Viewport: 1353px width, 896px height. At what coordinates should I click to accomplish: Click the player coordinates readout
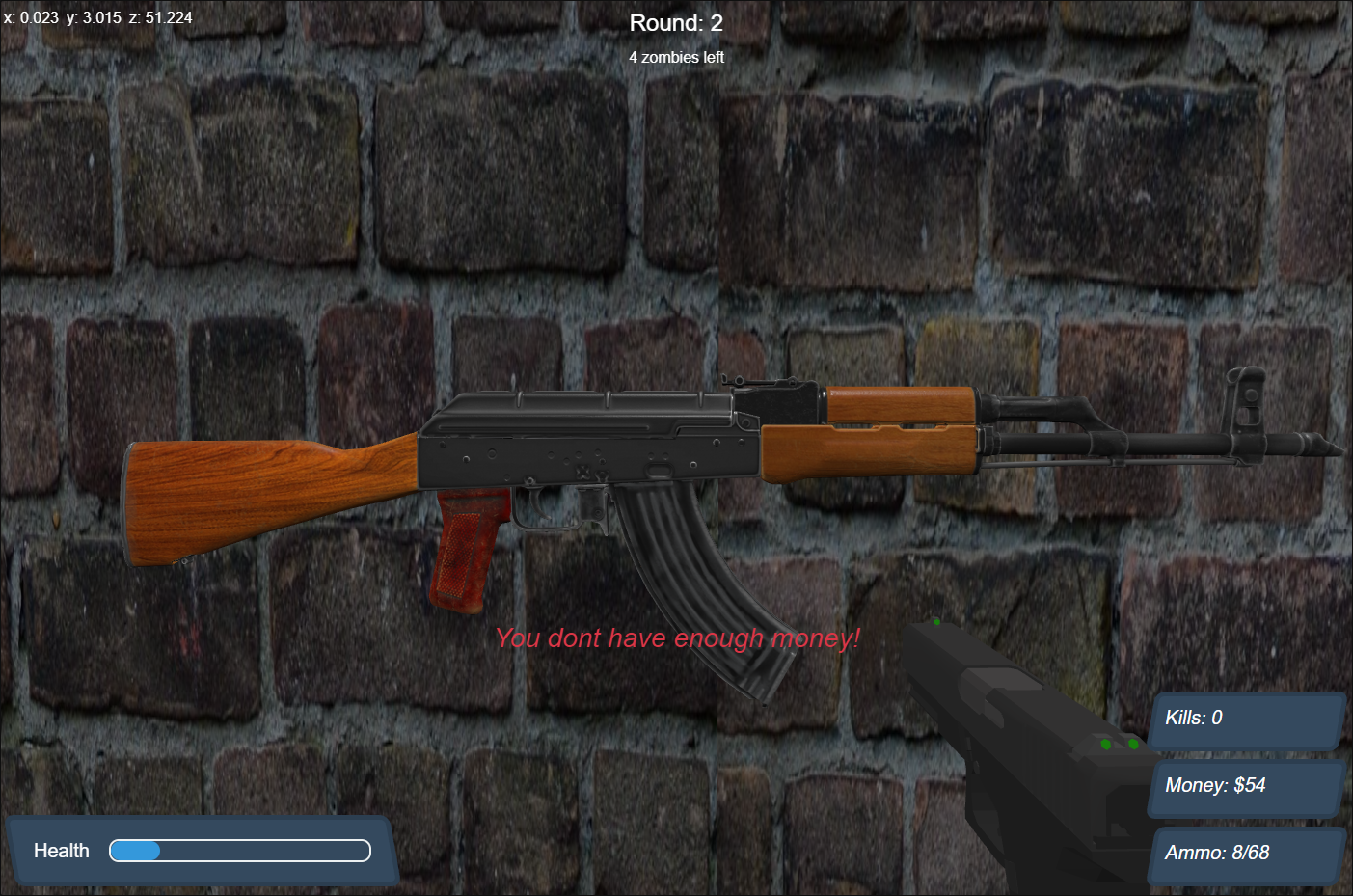tap(96, 16)
